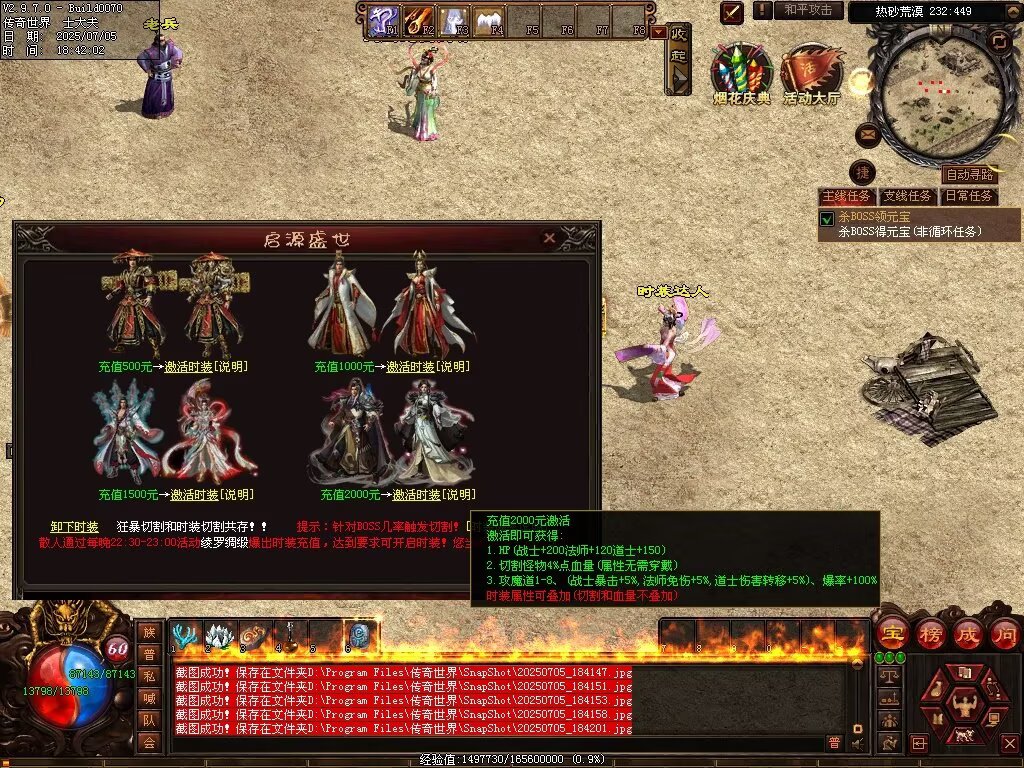
Task: Click the 自动寻路 auto-pathfinding button
Action: click(970, 174)
